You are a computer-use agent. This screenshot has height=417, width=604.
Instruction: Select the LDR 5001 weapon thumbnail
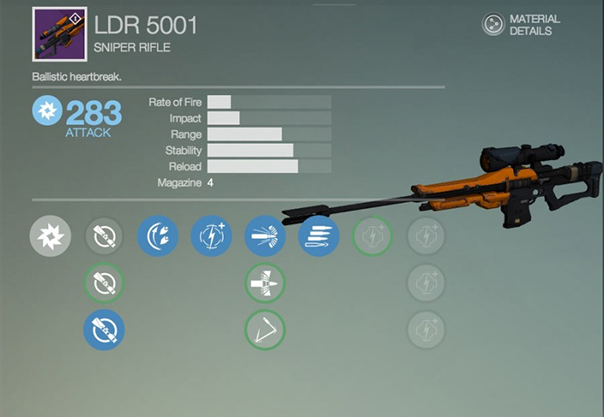[x=60, y=34]
